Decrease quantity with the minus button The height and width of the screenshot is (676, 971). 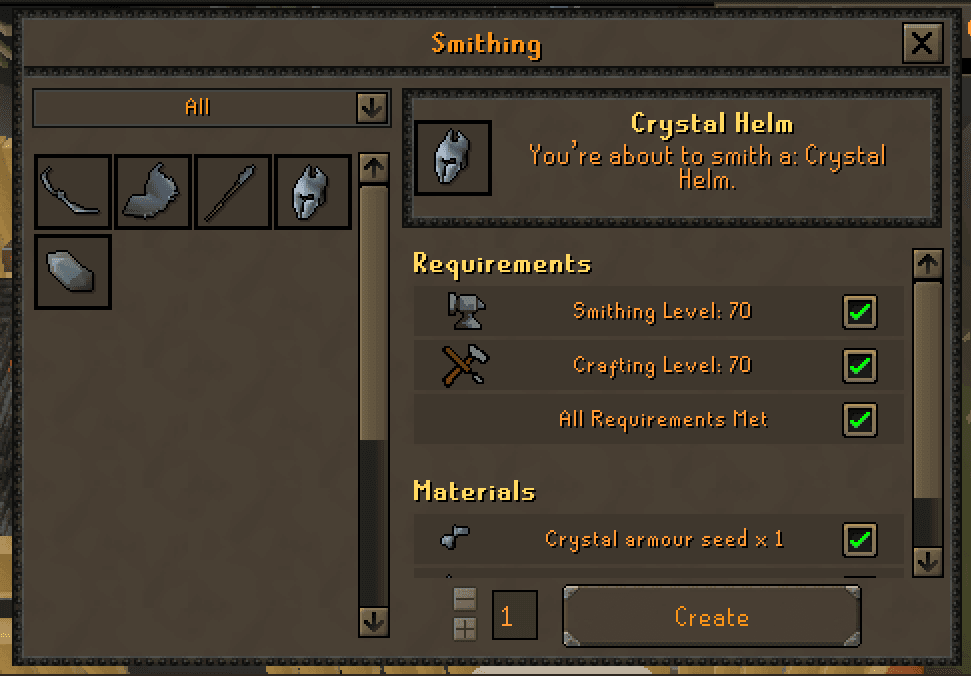465,600
